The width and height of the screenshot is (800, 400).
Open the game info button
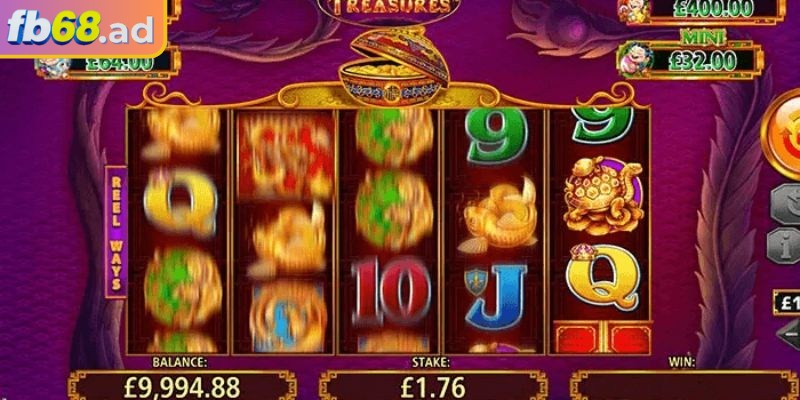pyautogui.click(x=785, y=243)
